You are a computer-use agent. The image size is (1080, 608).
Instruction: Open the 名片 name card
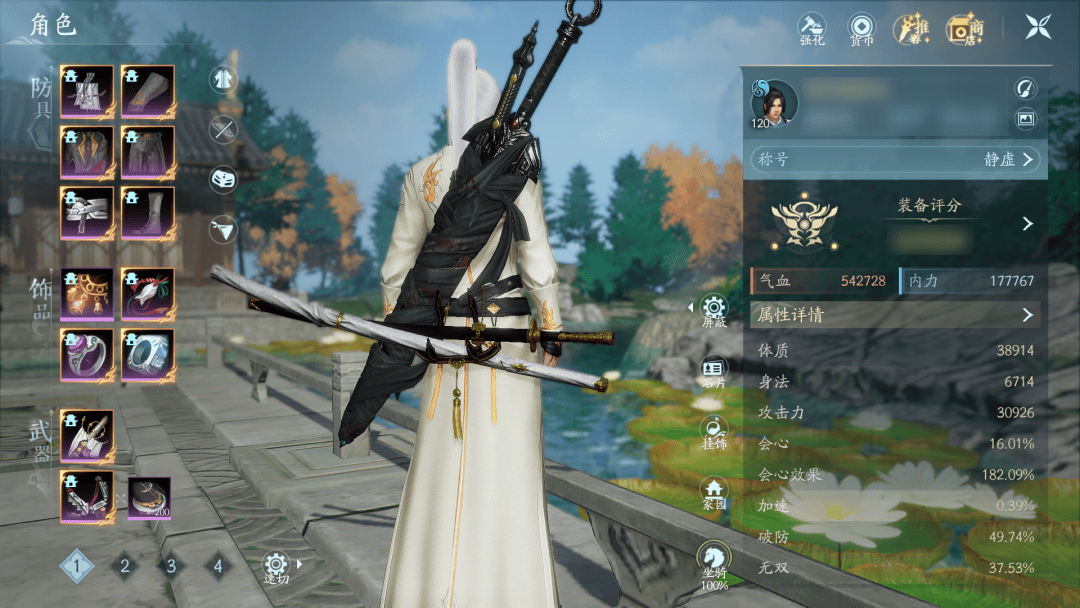coord(714,372)
